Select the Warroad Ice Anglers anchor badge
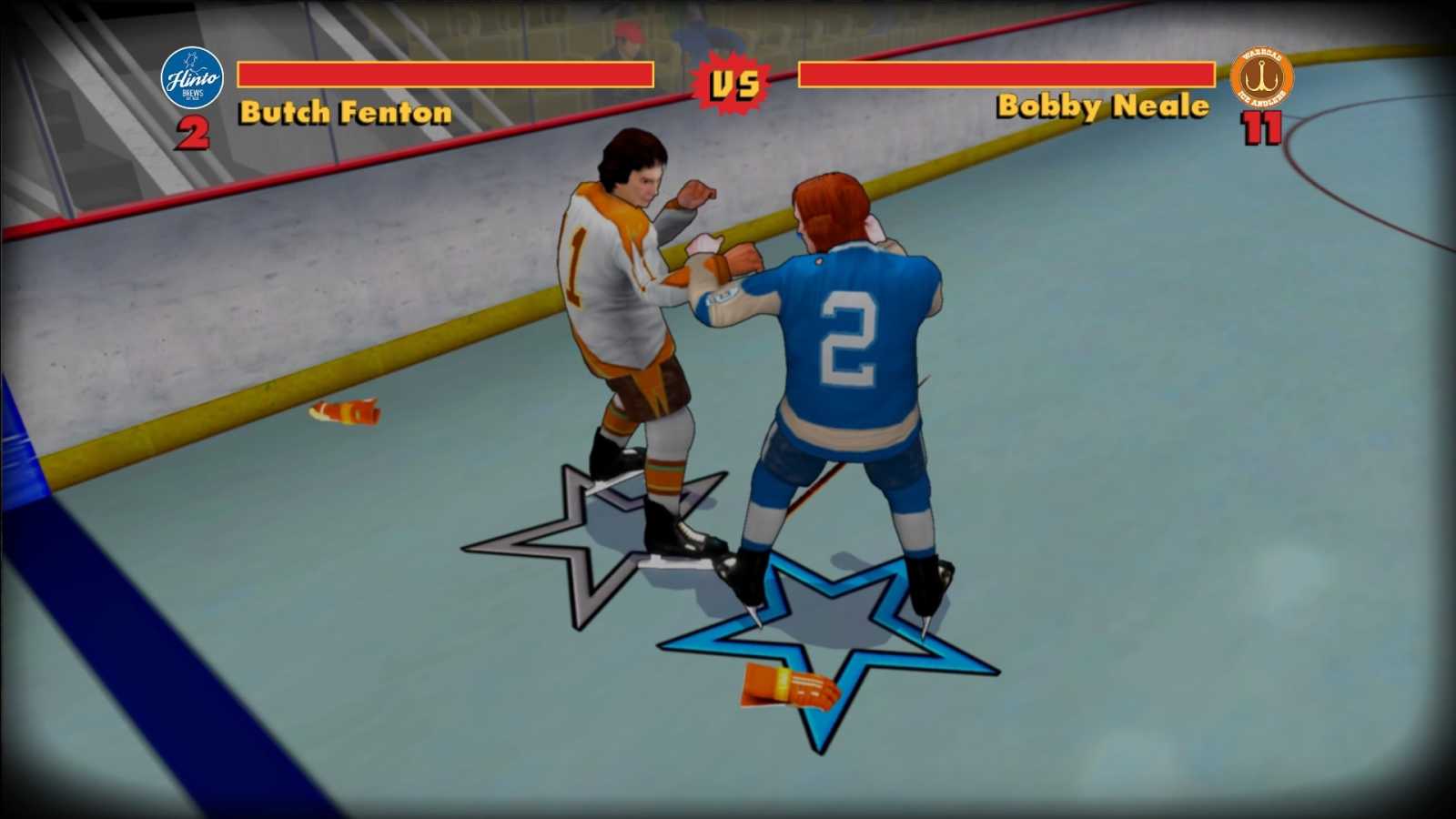Screen dimensions: 1456x819 tap(1261, 76)
